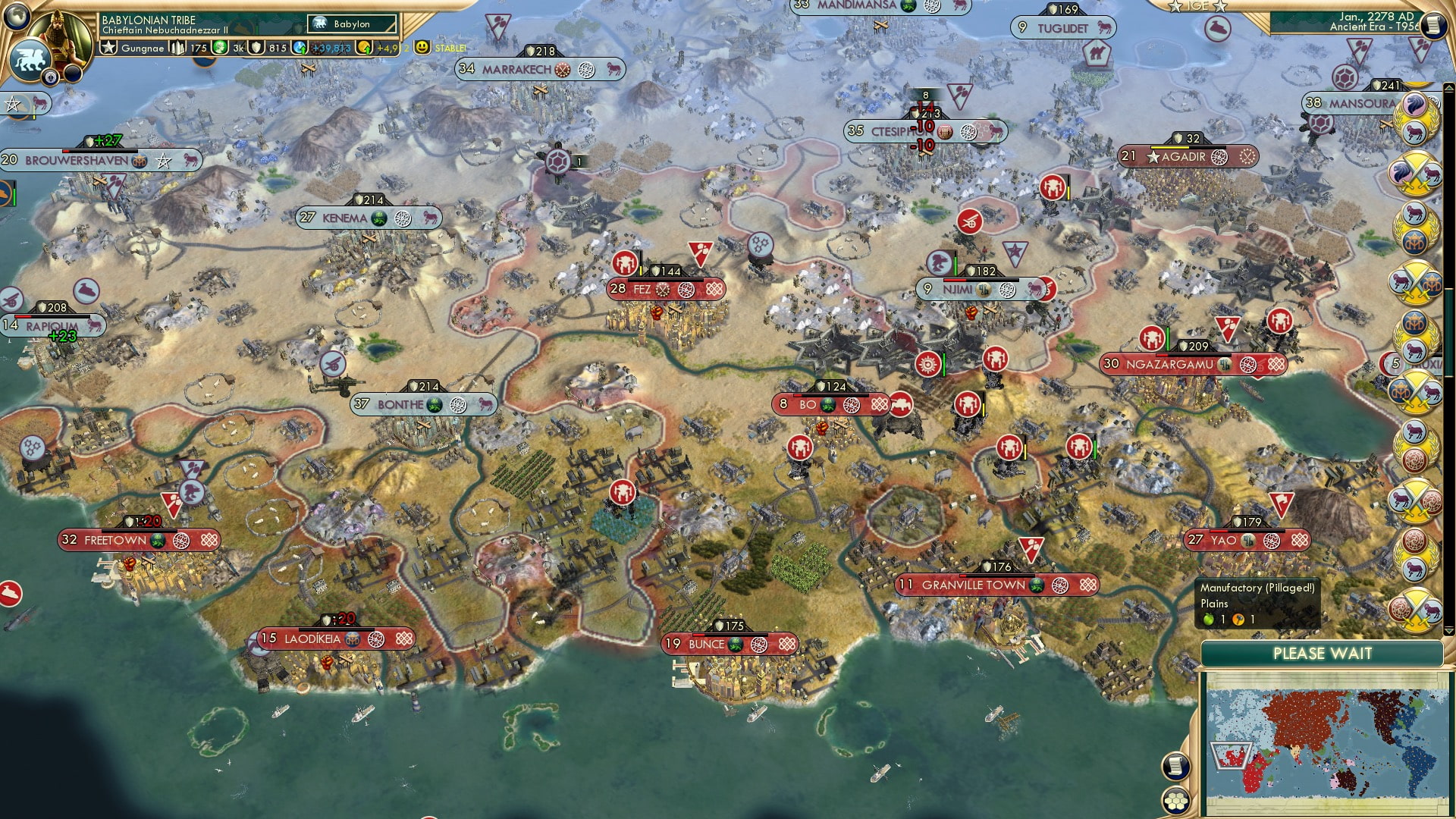Viewport: 1456px width, 819px height.
Task: Click the social policy star icon in top bar
Action: 108,47
